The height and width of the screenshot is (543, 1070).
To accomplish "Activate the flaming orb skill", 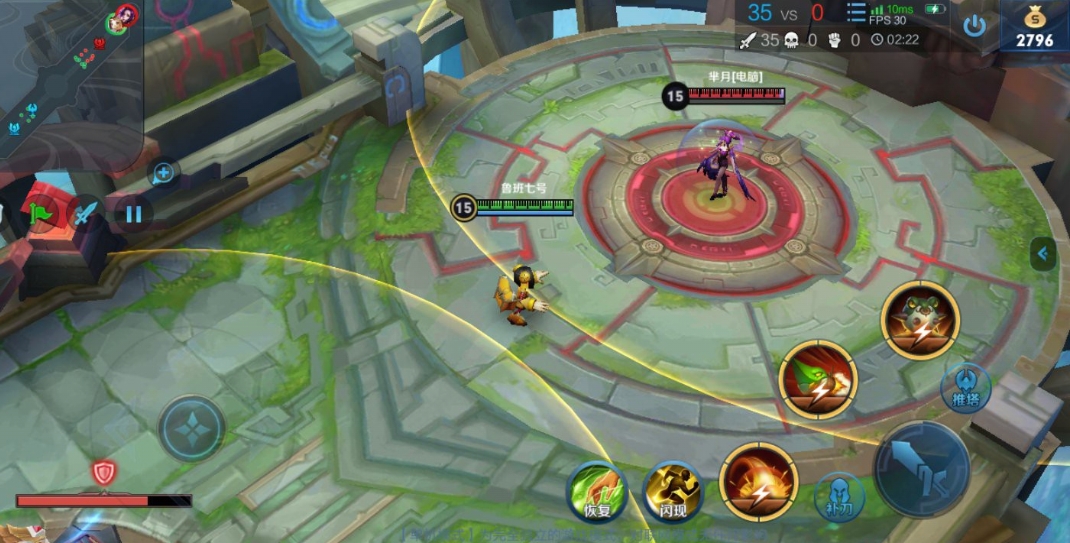I will pos(759,481).
